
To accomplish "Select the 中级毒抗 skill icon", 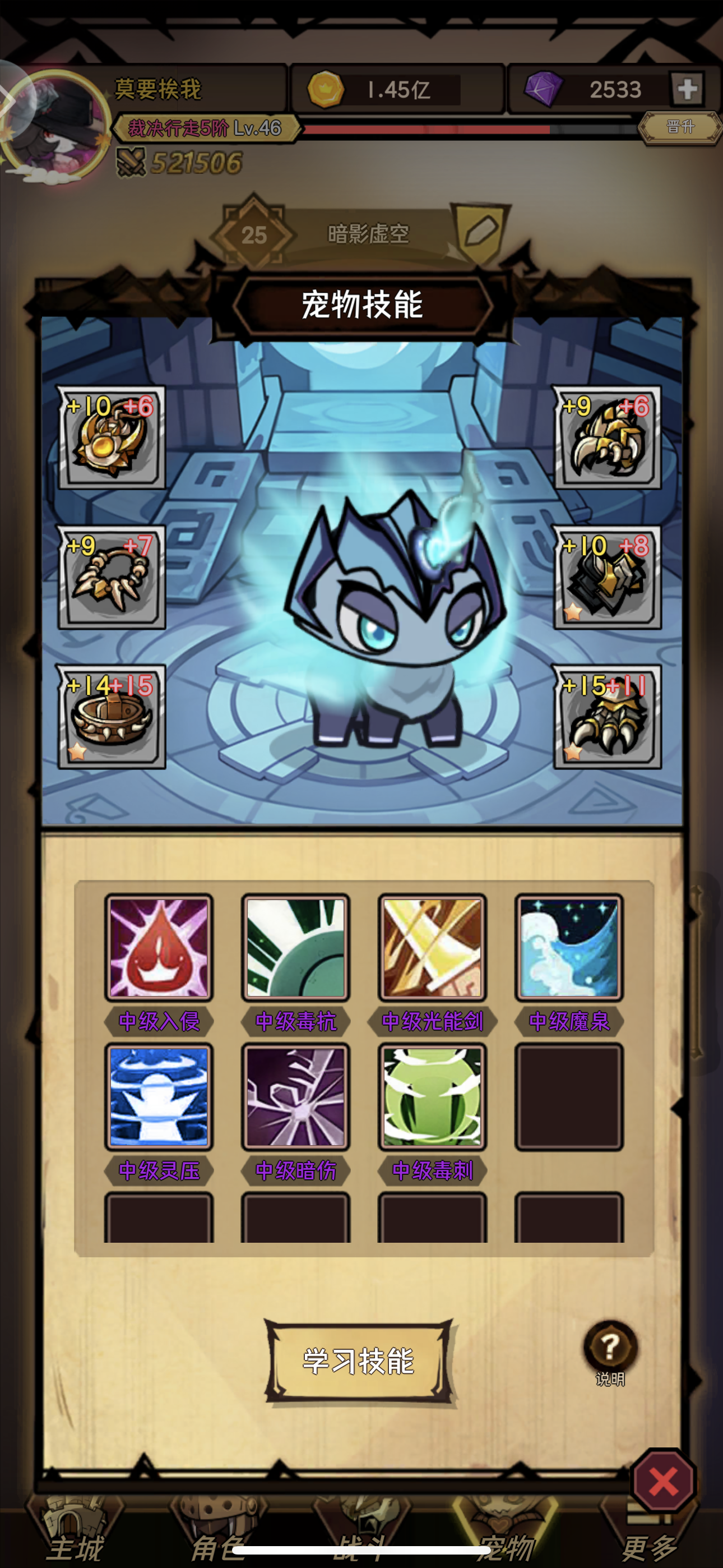I will click(x=295, y=948).
